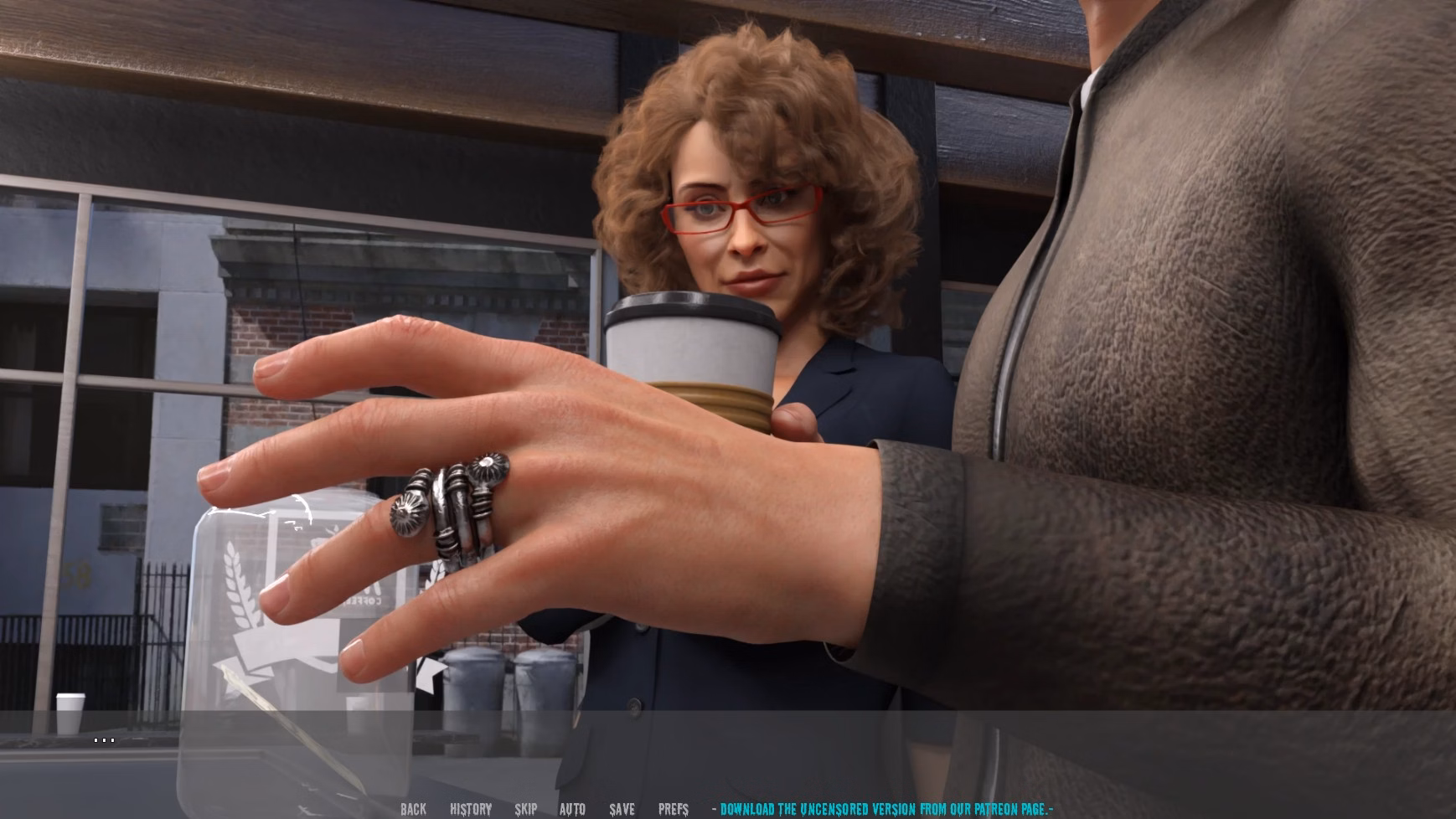The image size is (1456, 819).
Task: Turn on automatic text advancement
Action: coord(573,809)
